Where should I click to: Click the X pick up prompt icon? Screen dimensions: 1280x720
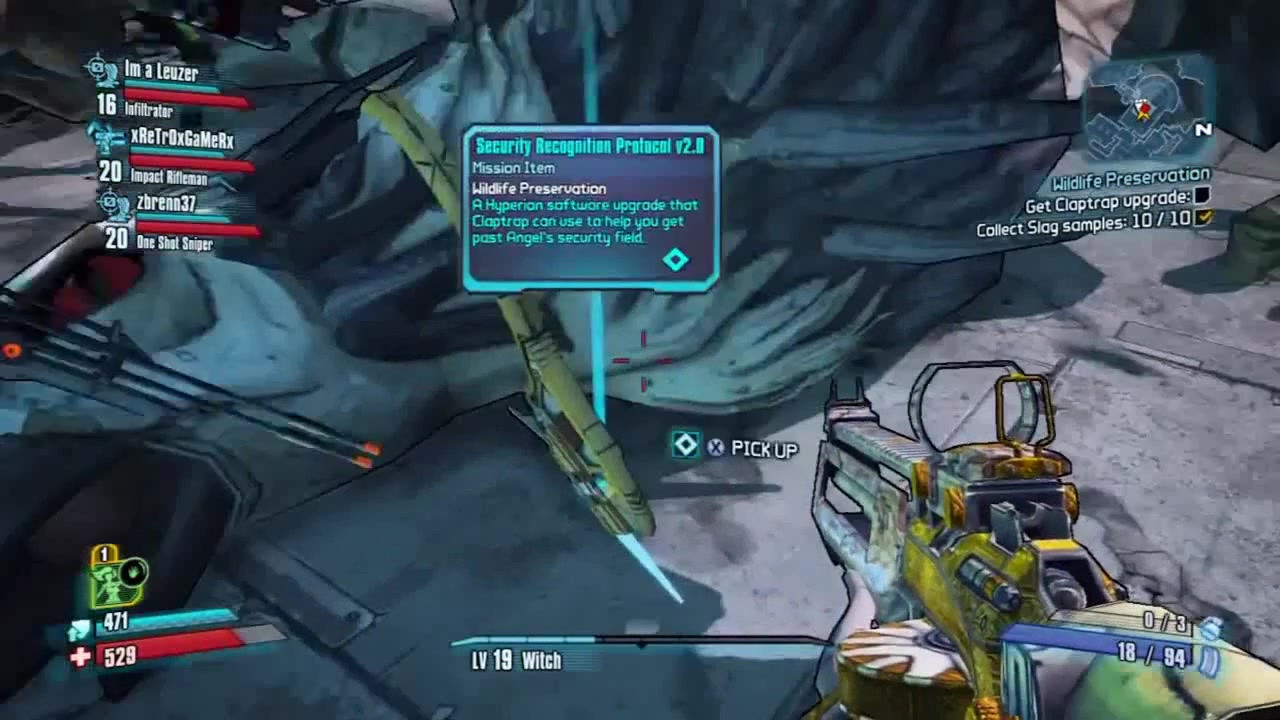[714, 448]
